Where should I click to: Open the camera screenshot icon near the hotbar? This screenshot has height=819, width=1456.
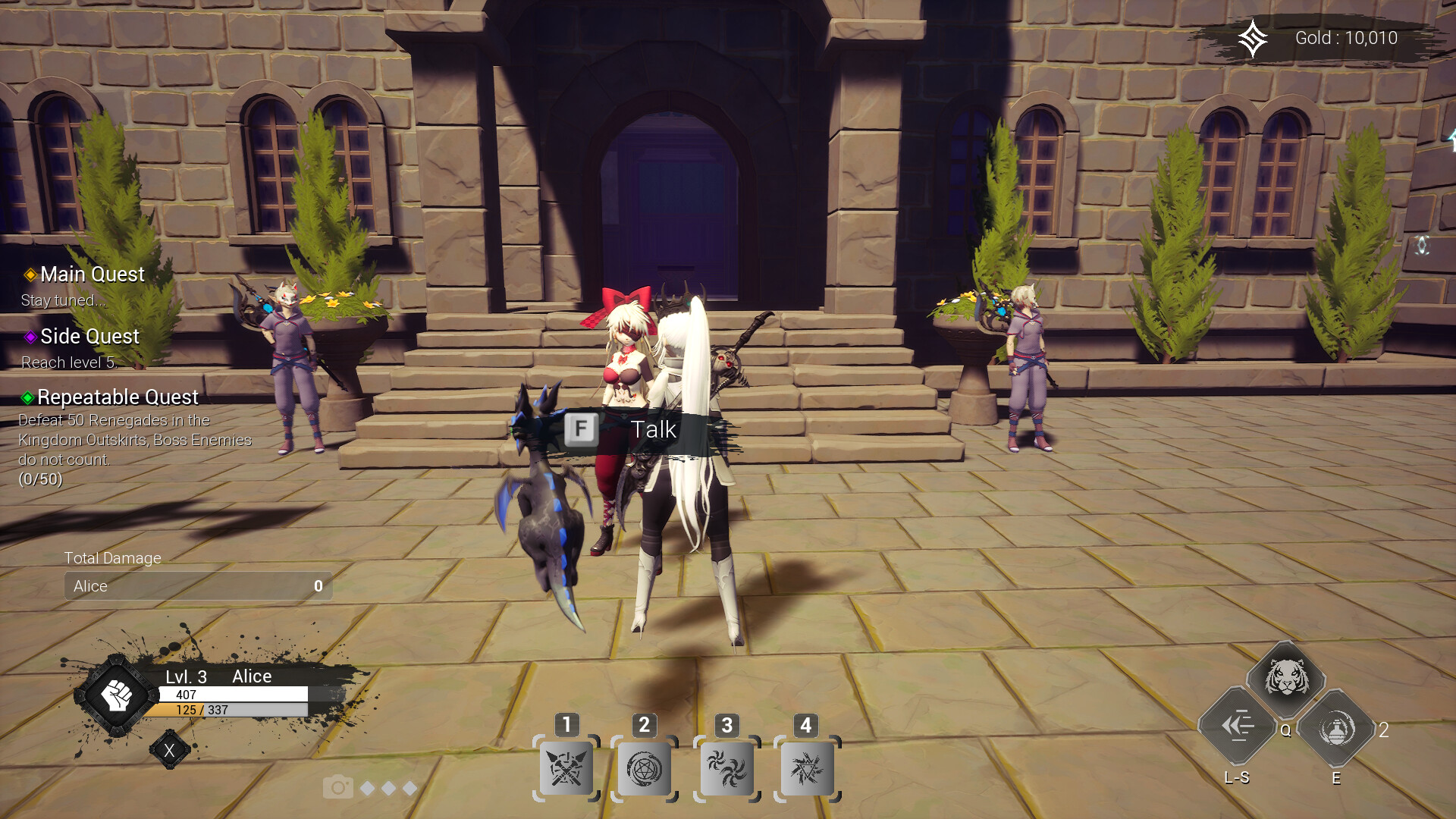pyautogui.click(x=339, y=788)
